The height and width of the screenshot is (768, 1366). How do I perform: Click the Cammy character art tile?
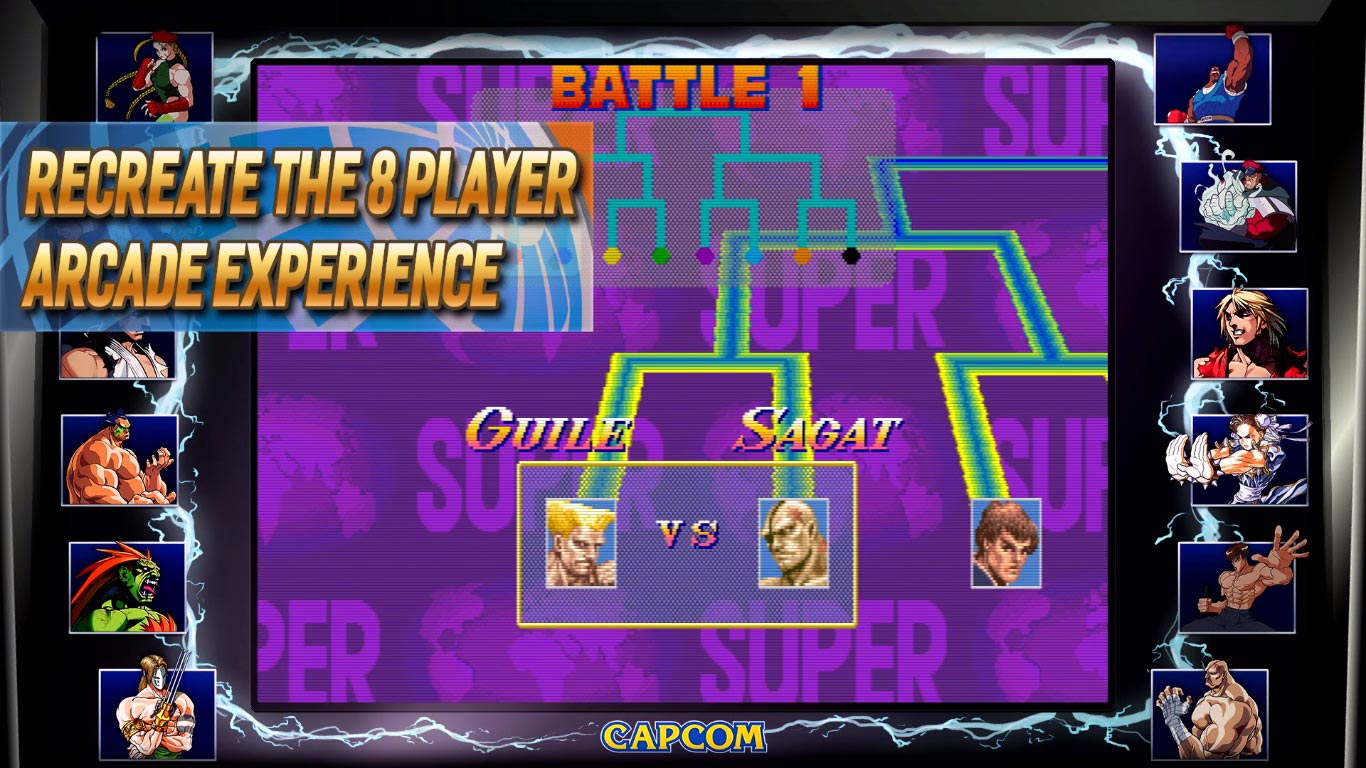tap(155, 77)
